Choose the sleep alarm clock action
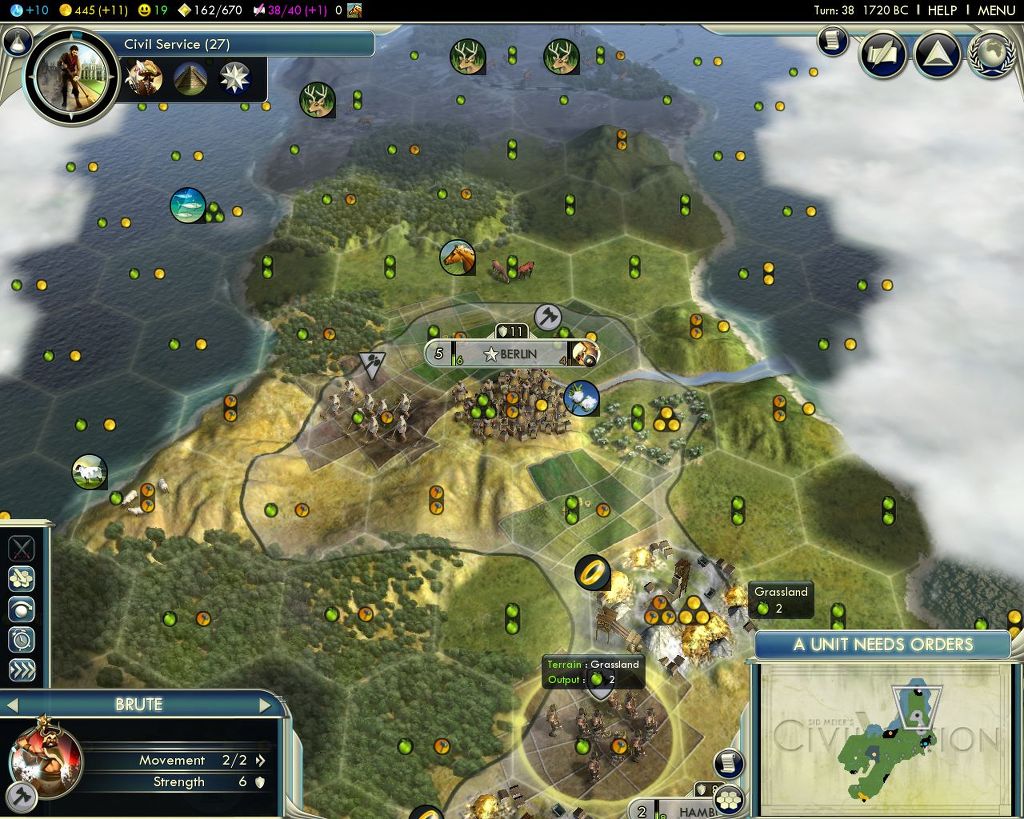 [x=22, y=639]
